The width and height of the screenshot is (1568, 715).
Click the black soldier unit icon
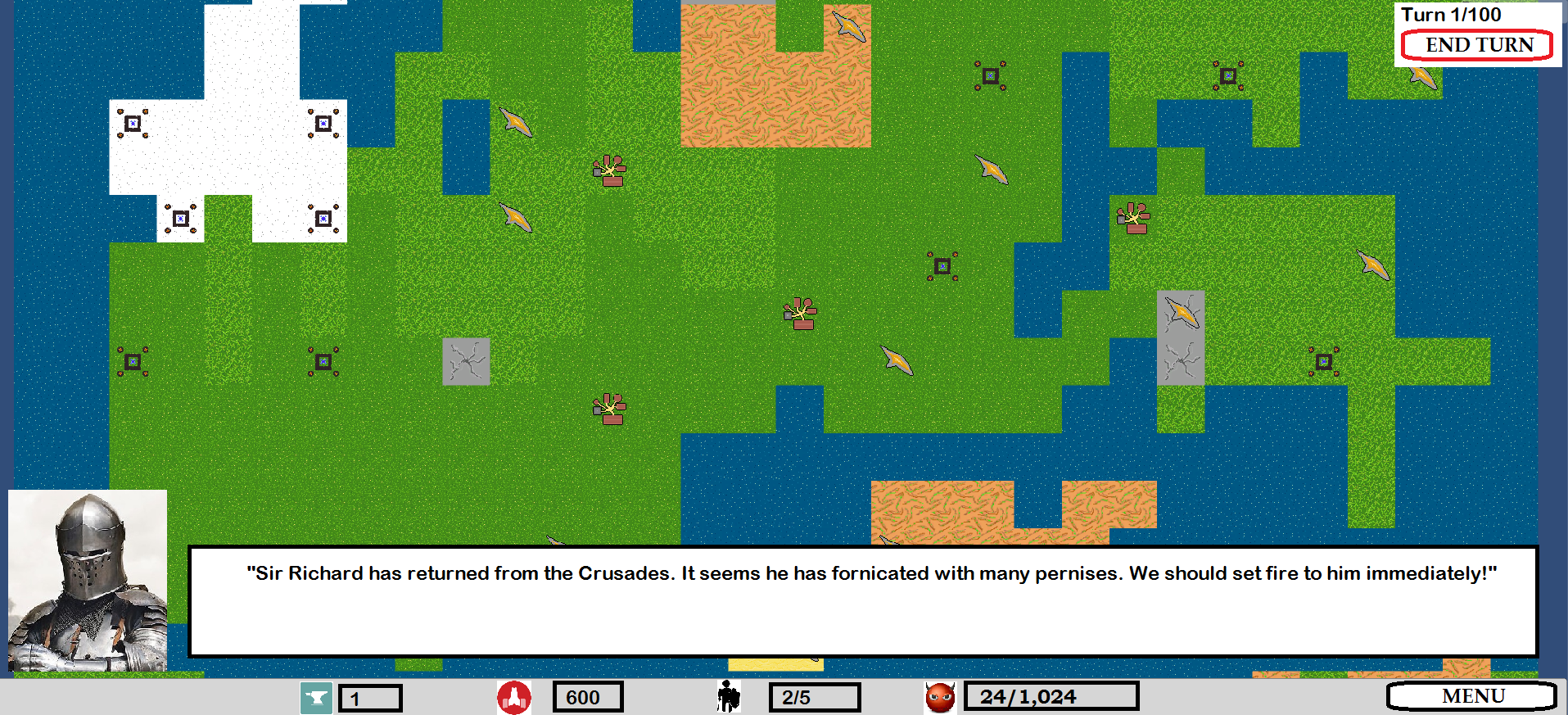tap(727, 697)
